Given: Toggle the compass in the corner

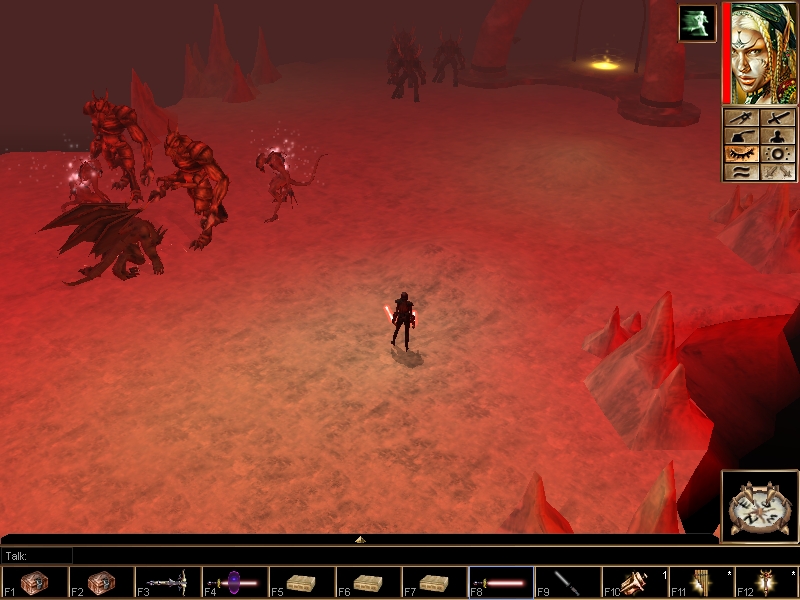Looking at the screenshot, I should (759, 507).
